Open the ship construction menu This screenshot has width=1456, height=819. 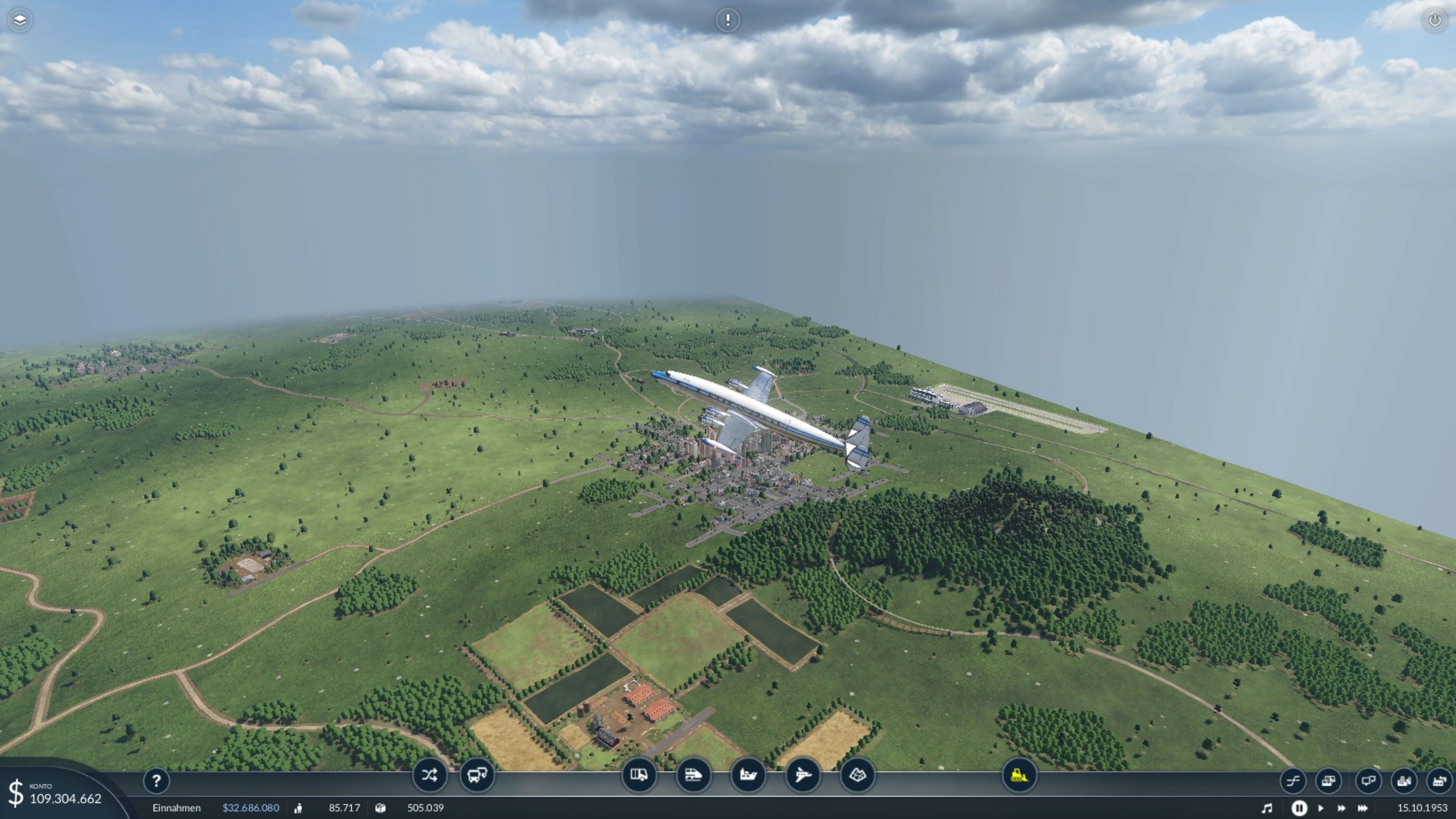pyautogui.click(x=748, y=774)
